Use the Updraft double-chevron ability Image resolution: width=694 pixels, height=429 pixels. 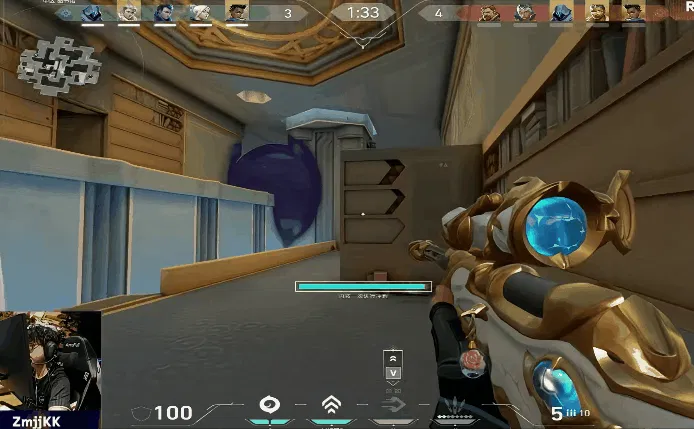[x=330, y=405]
